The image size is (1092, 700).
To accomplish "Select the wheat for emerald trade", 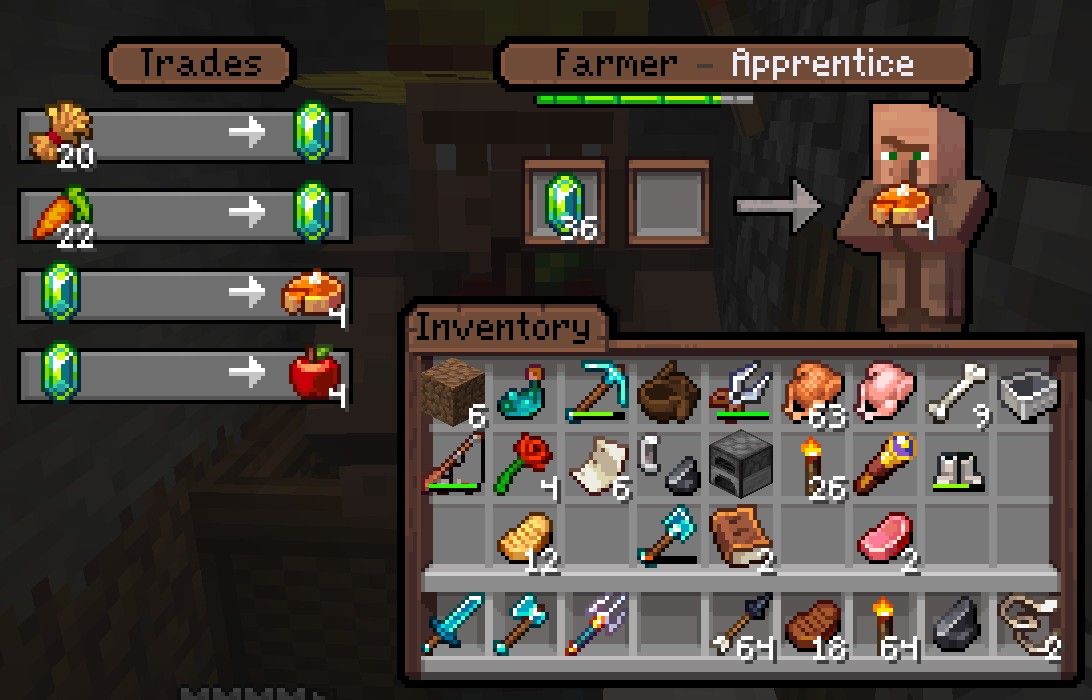I will (x=185, y=134).
